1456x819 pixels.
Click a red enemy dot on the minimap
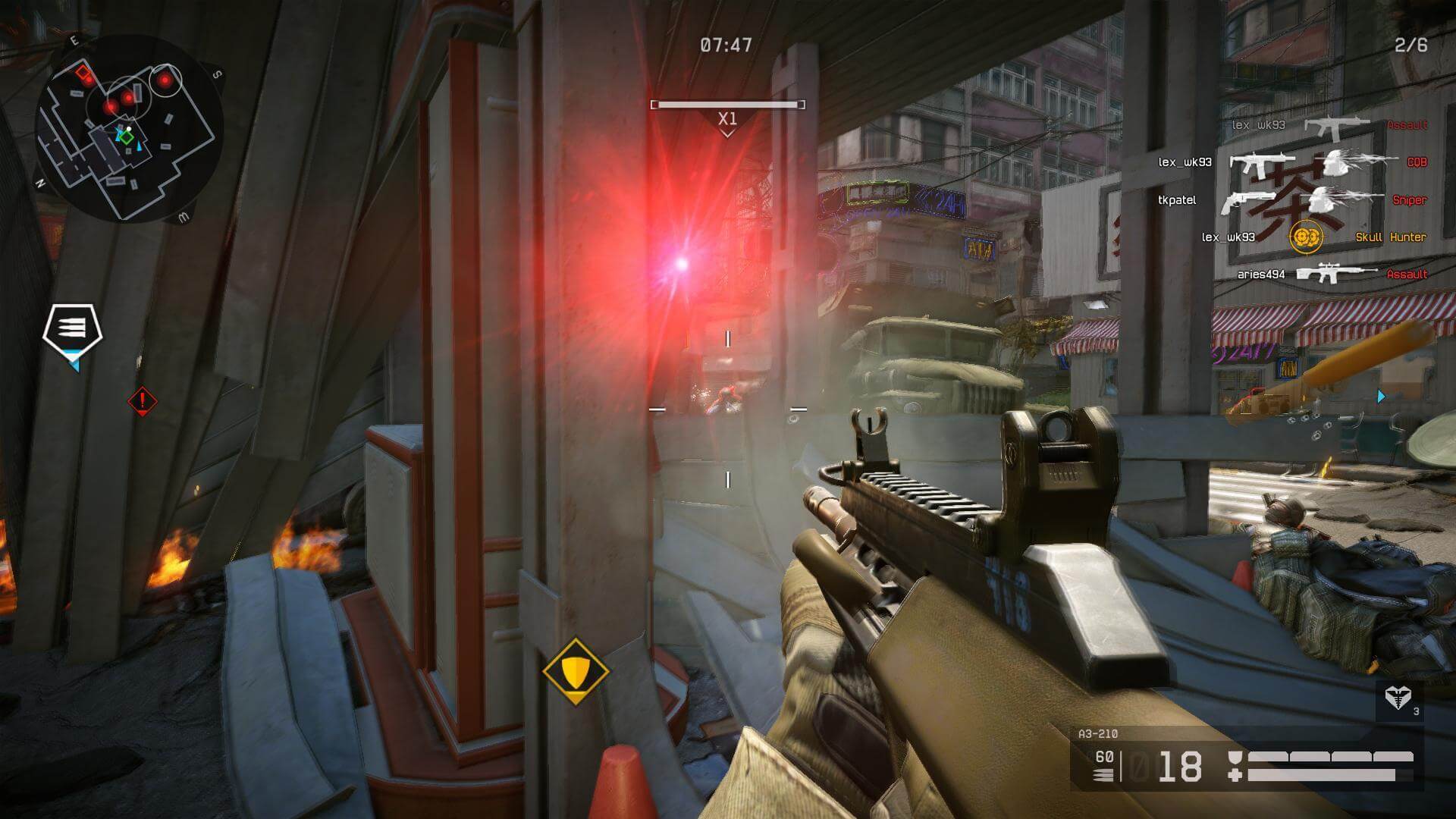(x=165, y=80)
